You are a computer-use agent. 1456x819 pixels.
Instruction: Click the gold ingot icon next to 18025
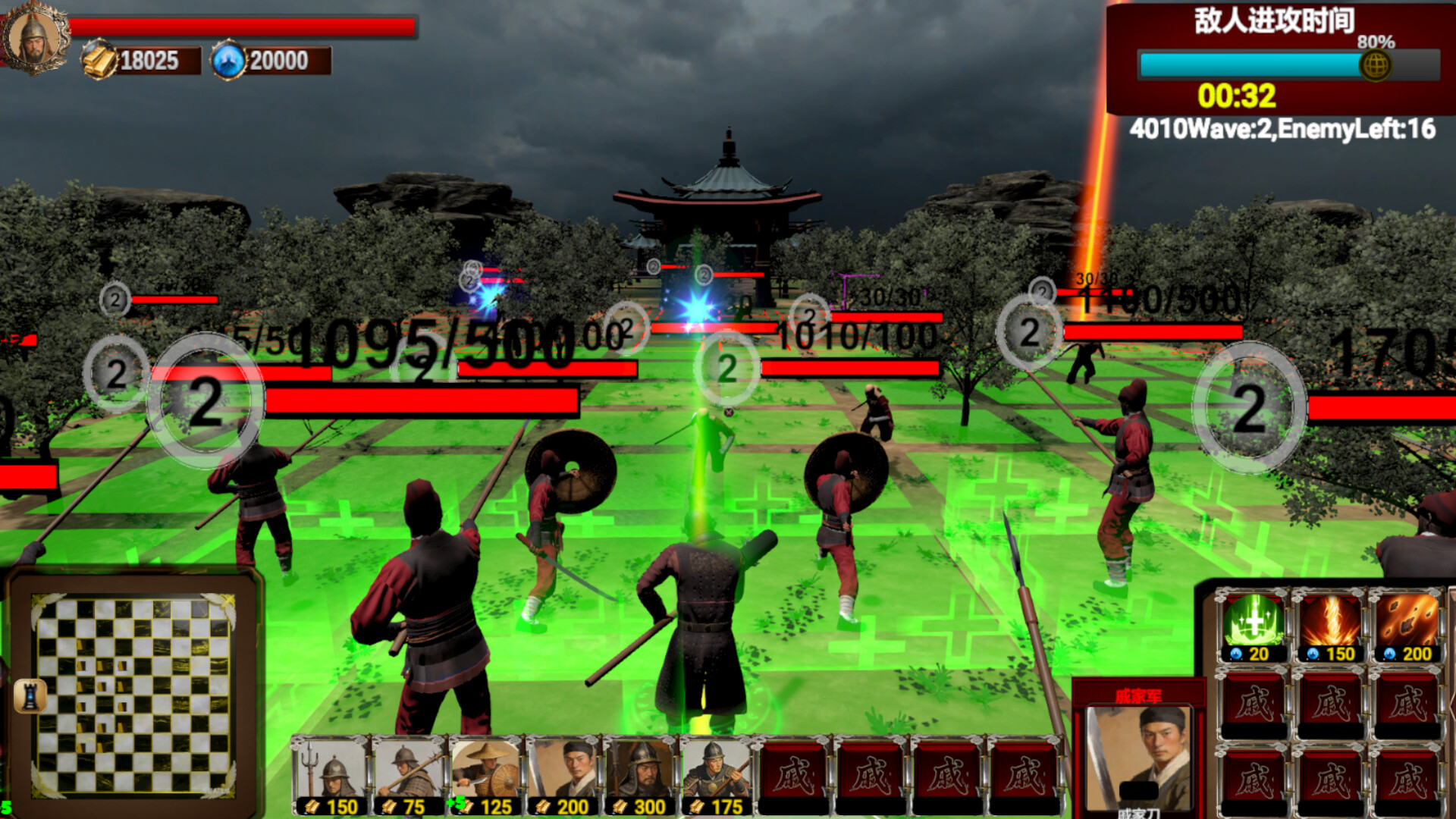[x=97, y=59]
